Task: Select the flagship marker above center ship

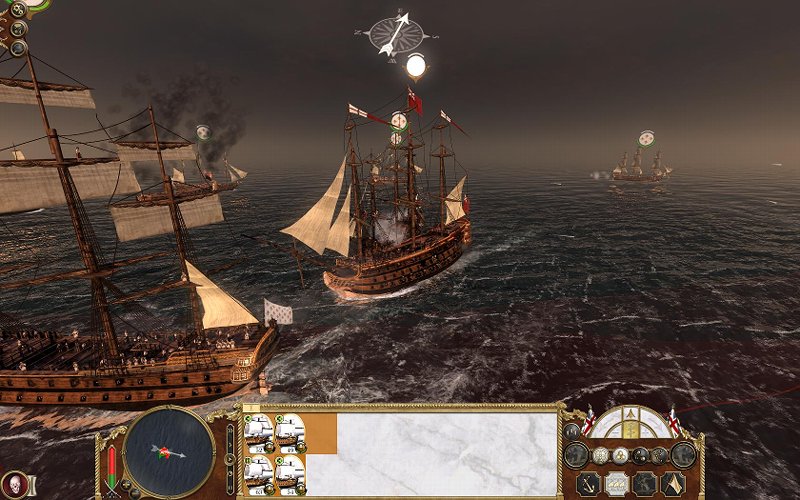Action: coord(416,67)
